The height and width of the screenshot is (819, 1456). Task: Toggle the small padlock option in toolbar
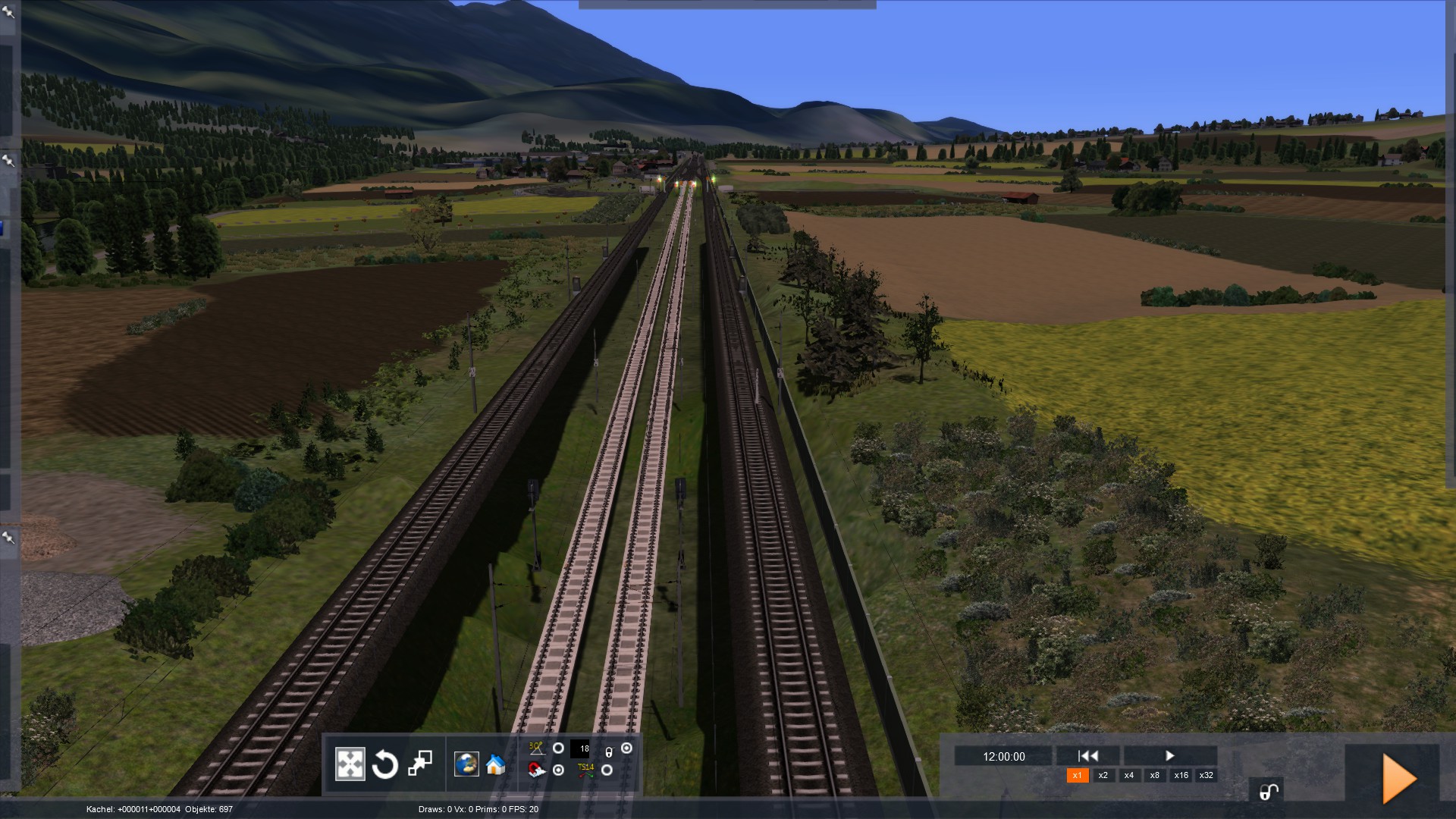tap(626, 748)
